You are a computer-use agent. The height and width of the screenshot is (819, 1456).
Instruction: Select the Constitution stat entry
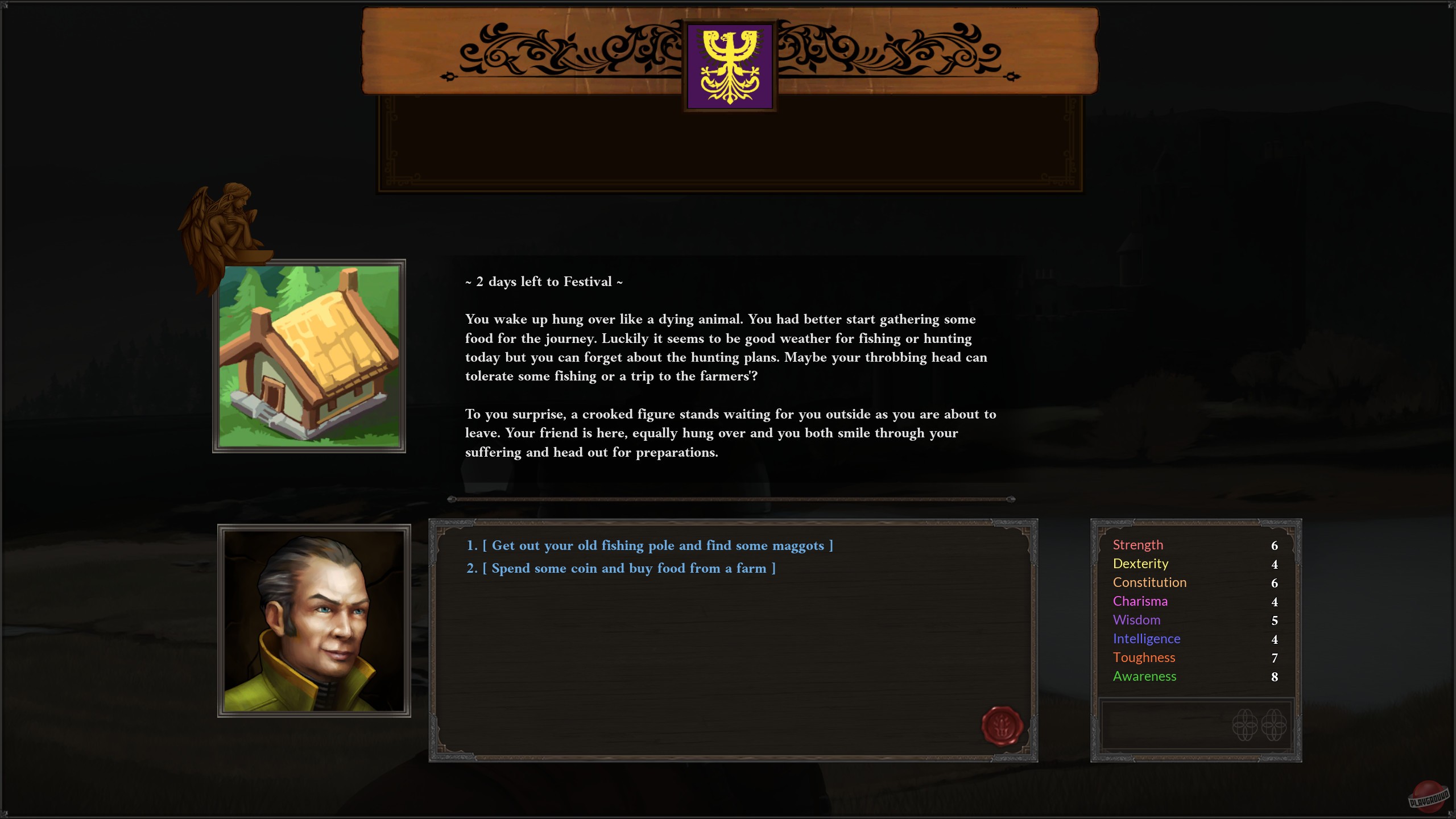click(1149, 582)
